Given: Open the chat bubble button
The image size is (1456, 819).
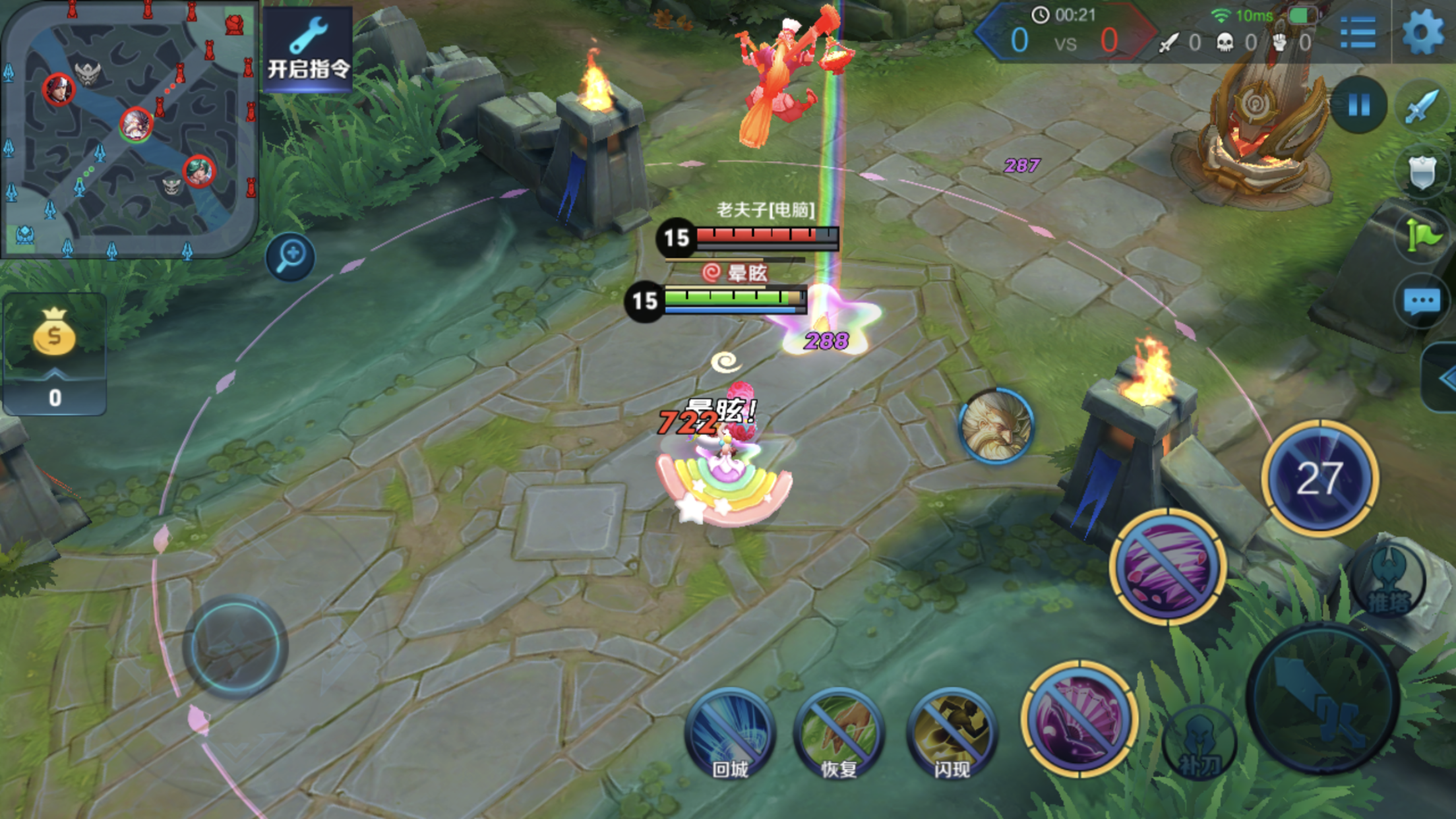Looking at the screenshot, I should (1422, 302).
